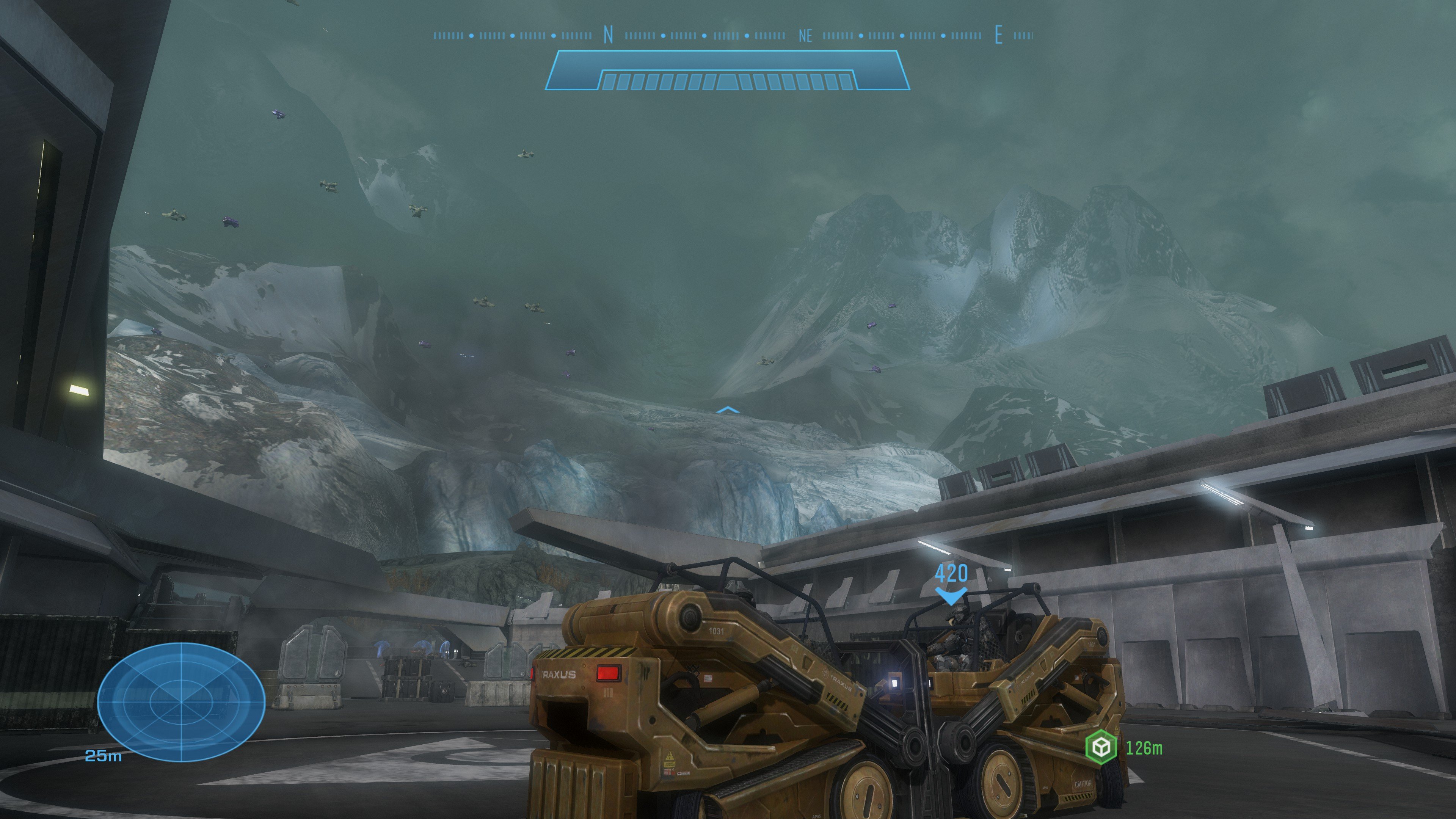Click the E marker on the compass

[x=999, y=36]
